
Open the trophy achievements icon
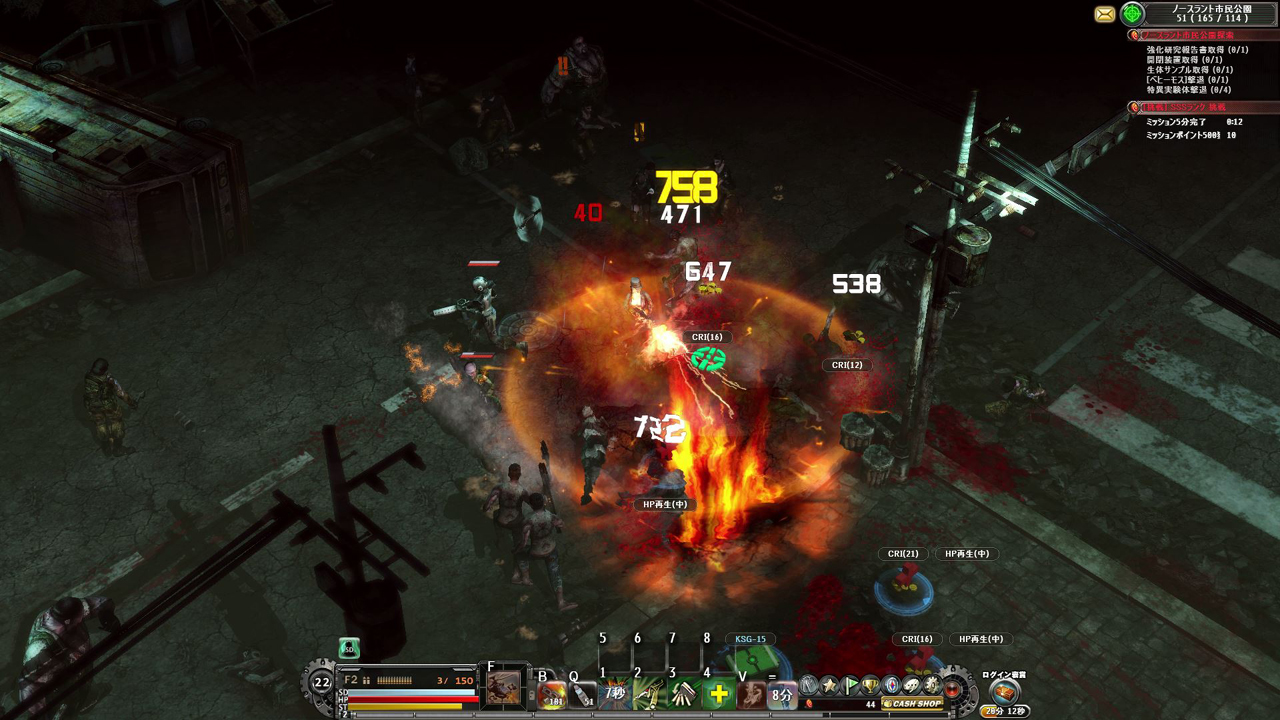tap(872, 686)
